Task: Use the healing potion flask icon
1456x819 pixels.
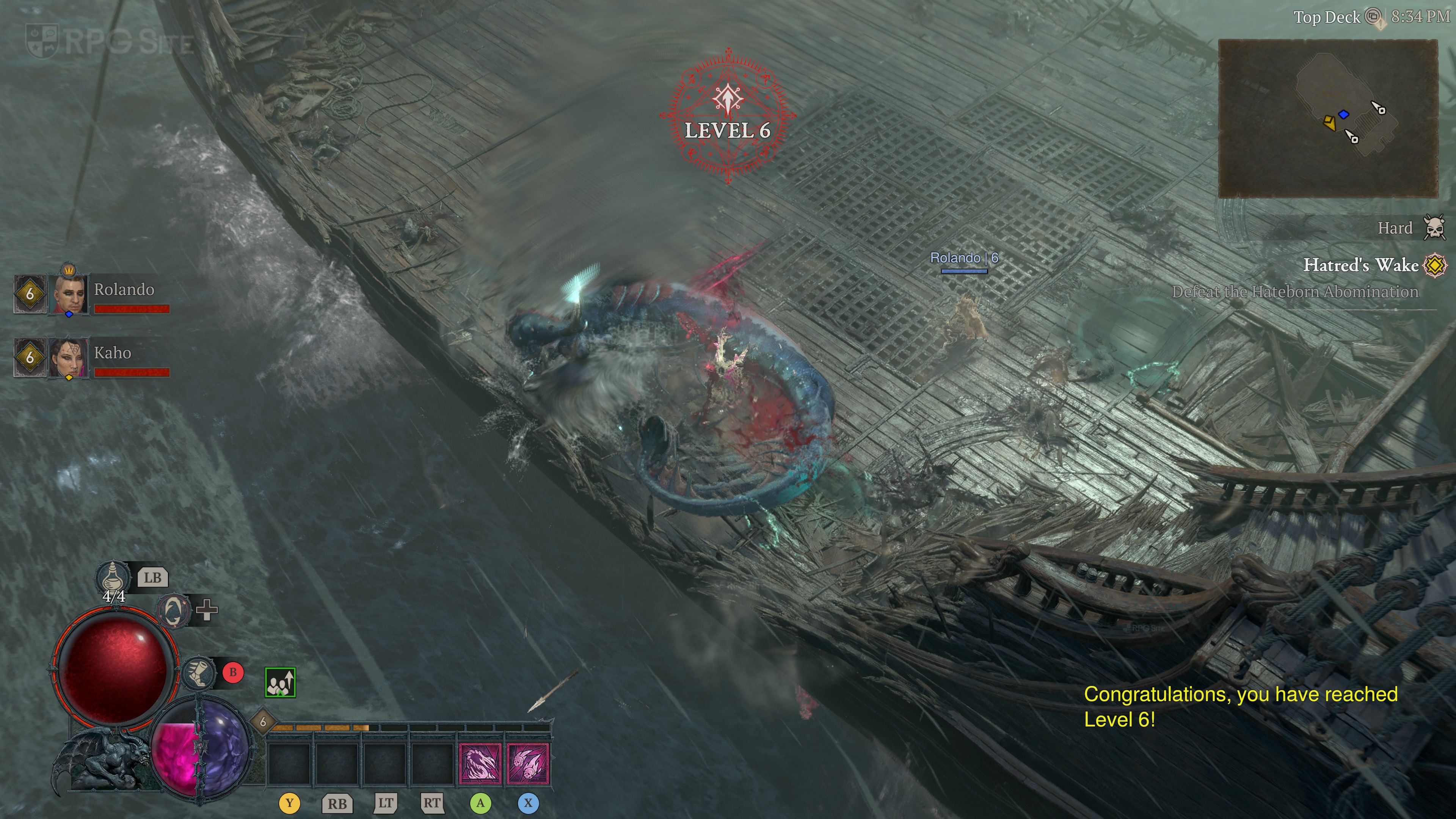Action: coord(113,576)
